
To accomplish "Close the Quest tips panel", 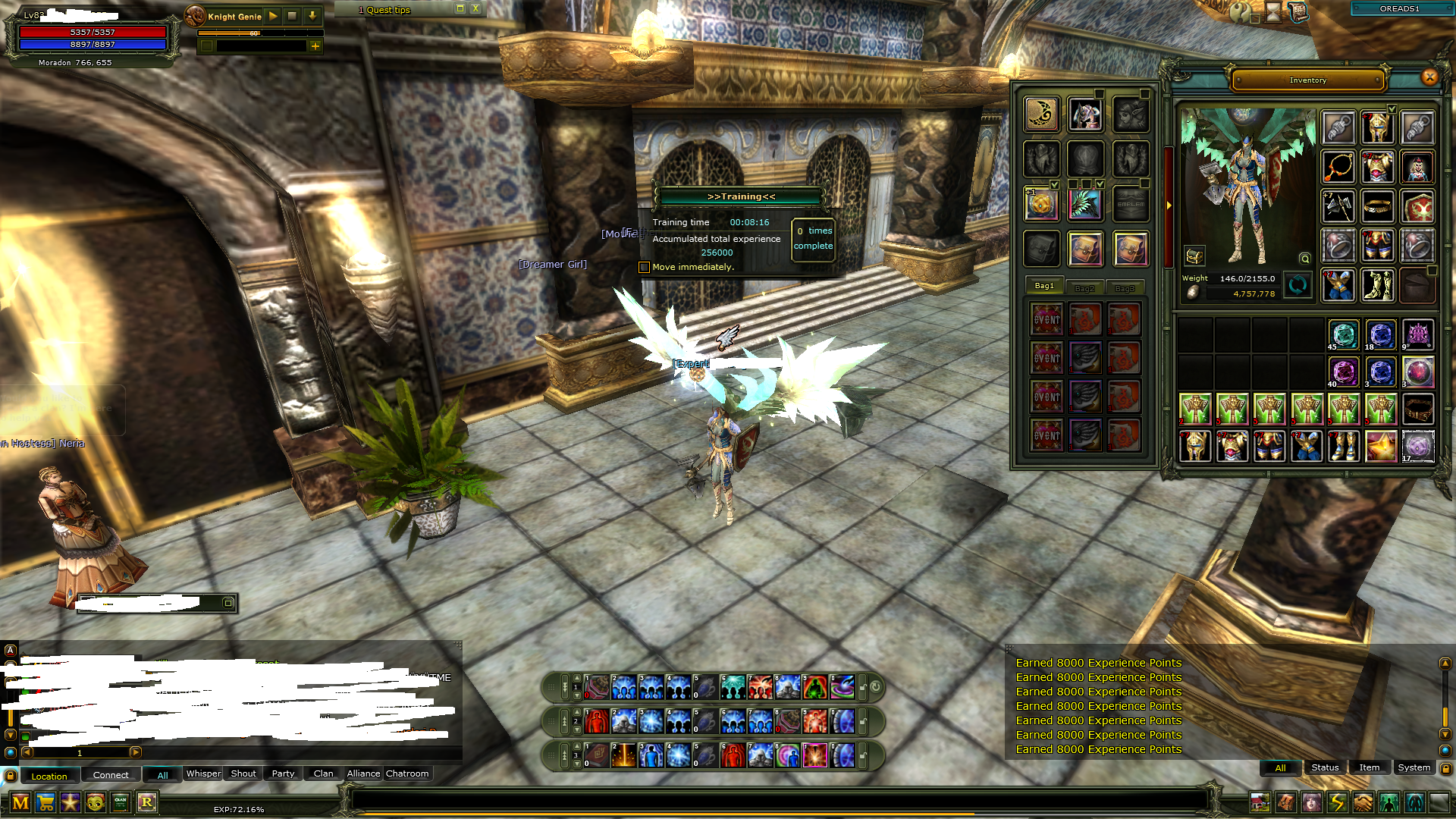I will pos(475,8).
